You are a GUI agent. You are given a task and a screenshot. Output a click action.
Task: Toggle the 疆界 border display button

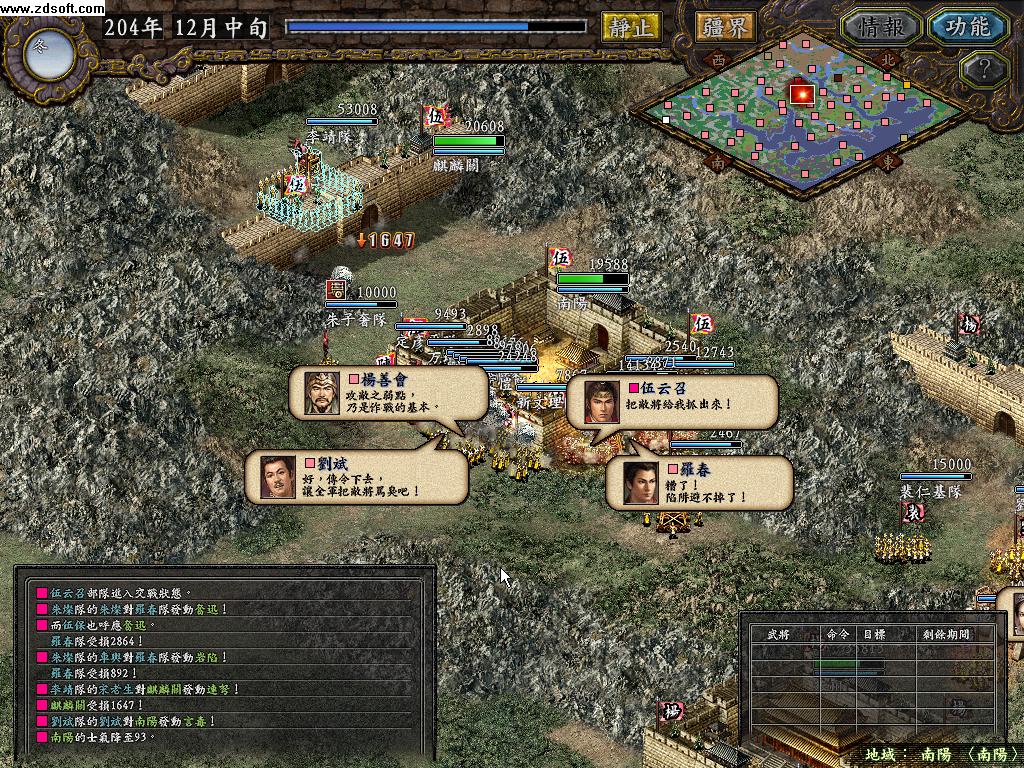(725, 27)
